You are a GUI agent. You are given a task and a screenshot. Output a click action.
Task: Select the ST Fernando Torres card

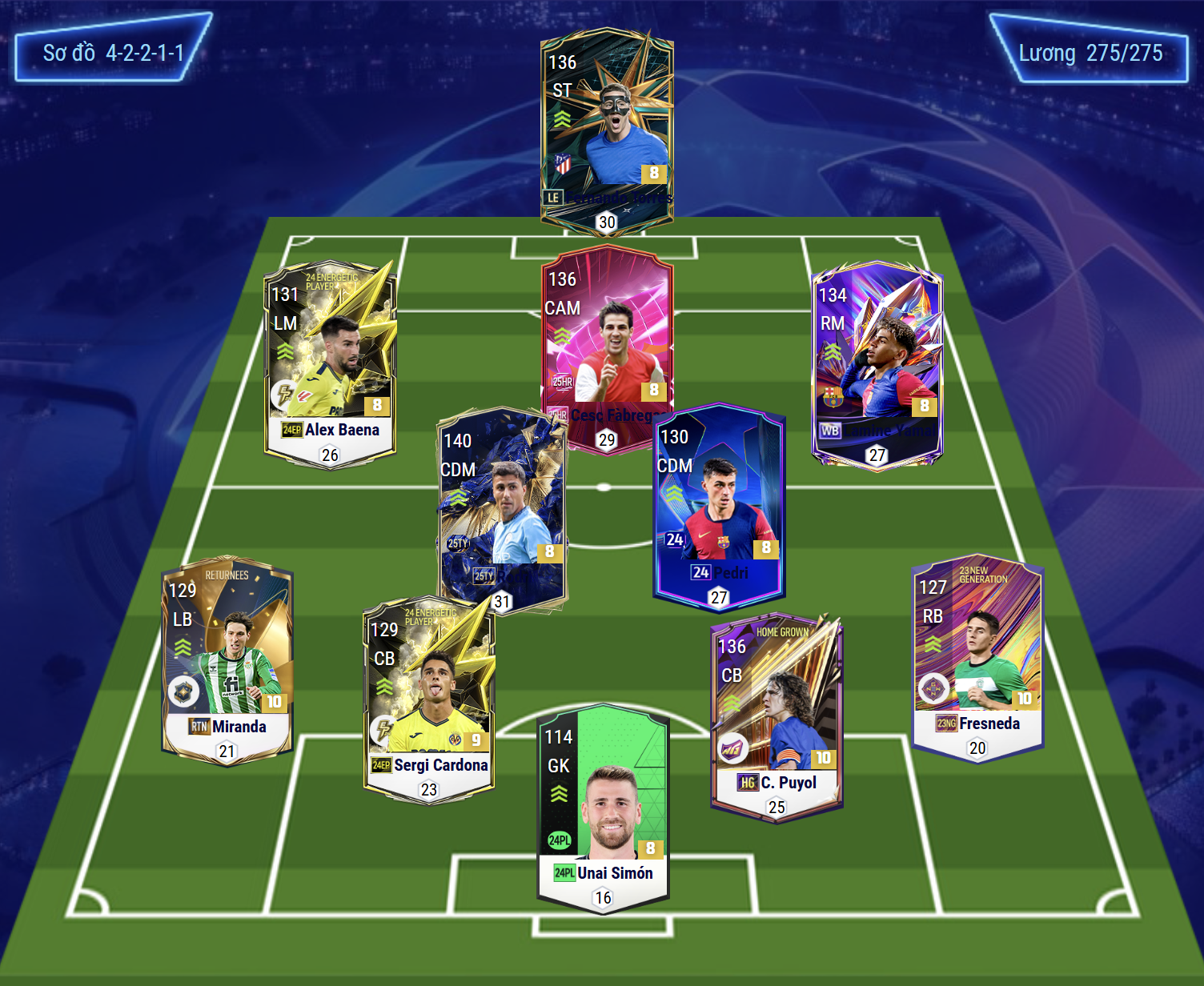point(607,128)
